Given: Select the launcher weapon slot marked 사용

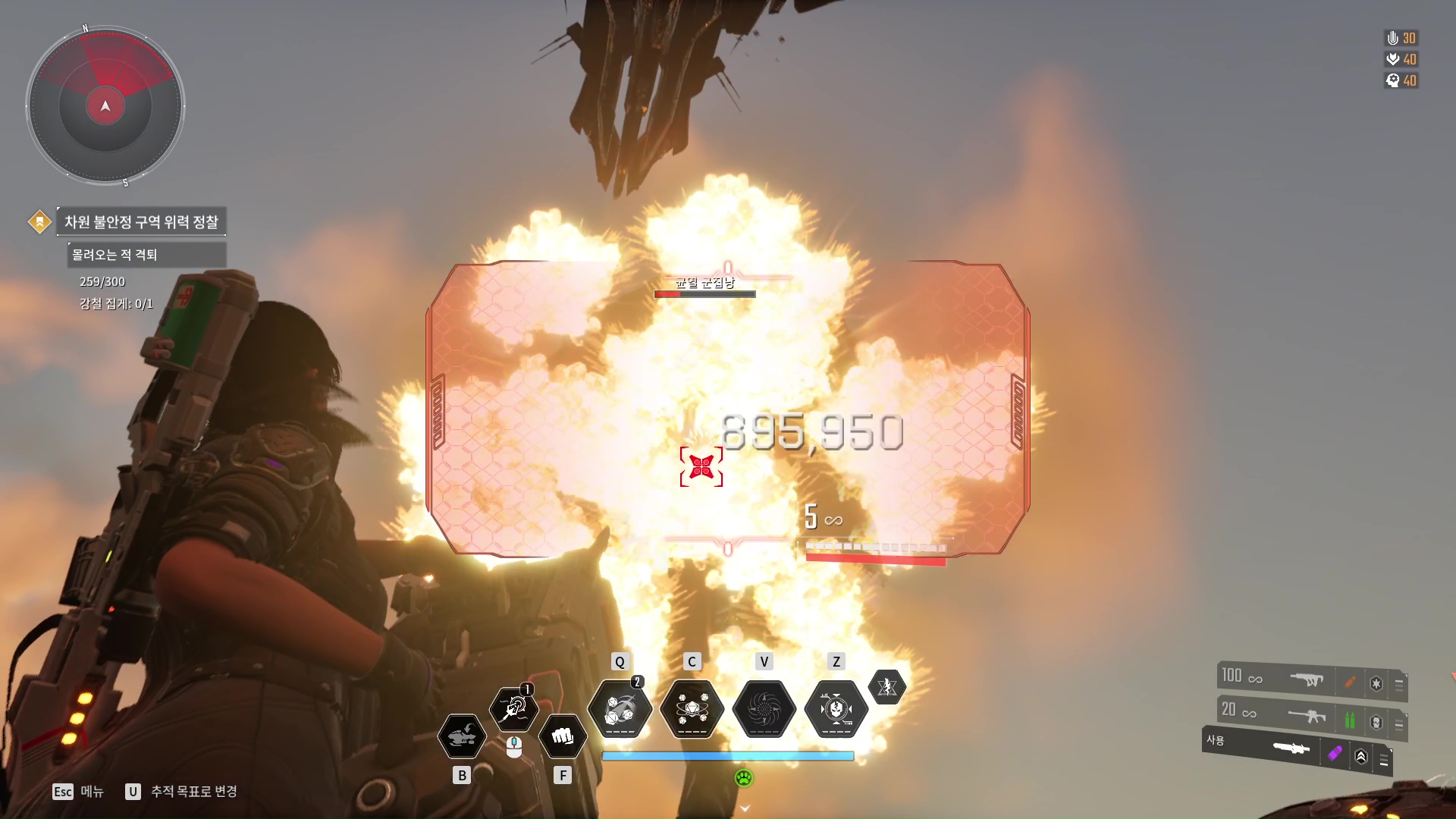Looking at the screenshot, I should click(x=1289, y=748).
